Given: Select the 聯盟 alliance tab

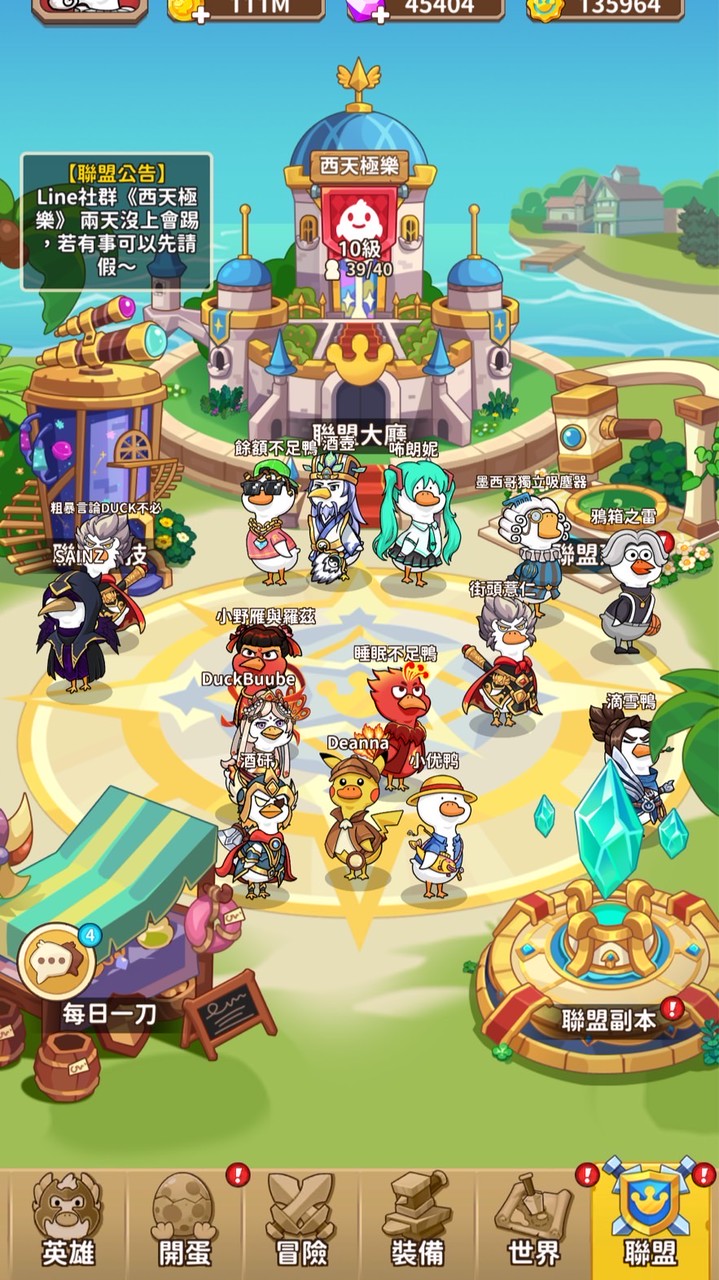Looking at the screenshot, I should [x=651, y=1222].
